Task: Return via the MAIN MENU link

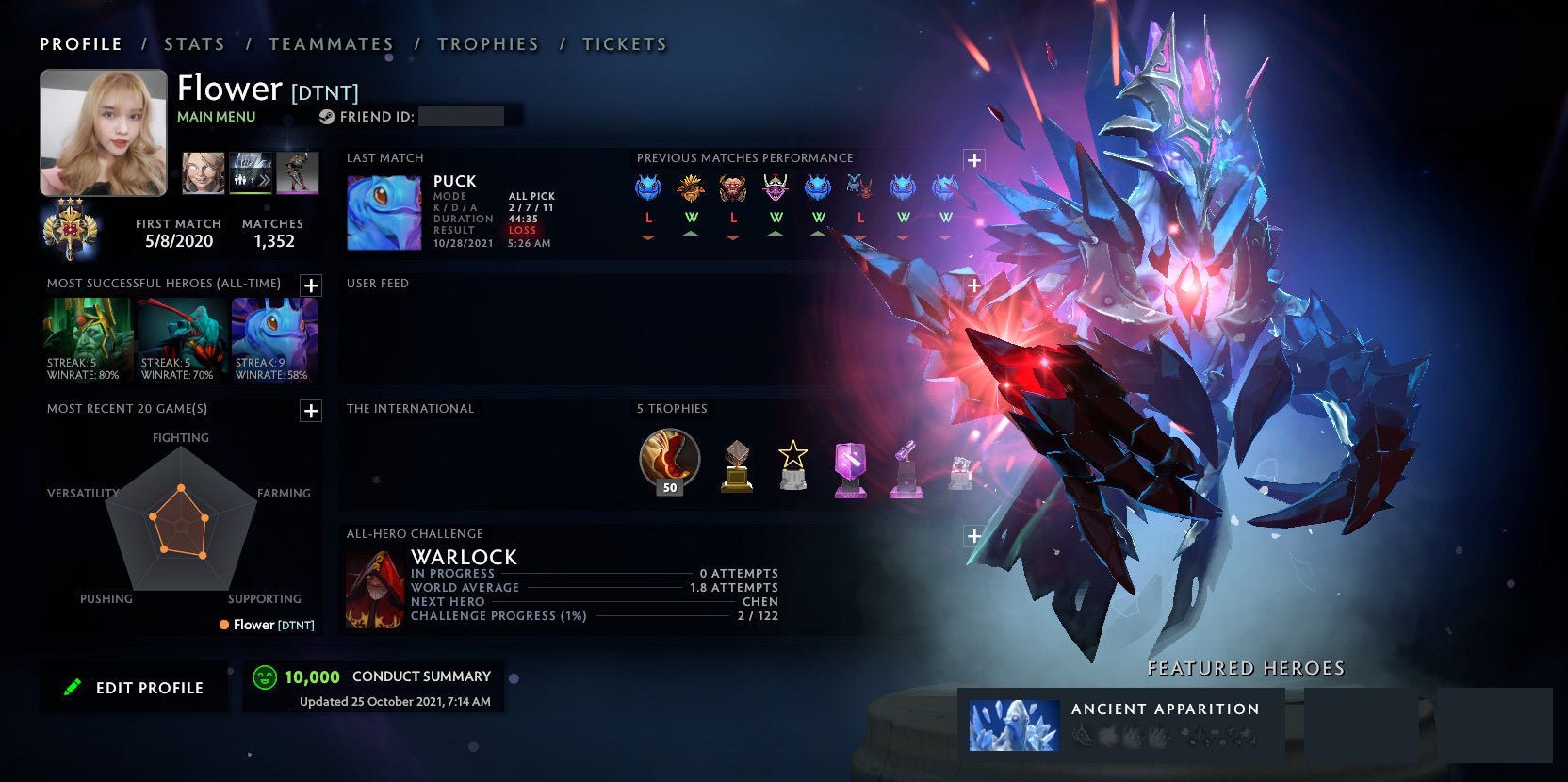Action: (x=216, y=116)
